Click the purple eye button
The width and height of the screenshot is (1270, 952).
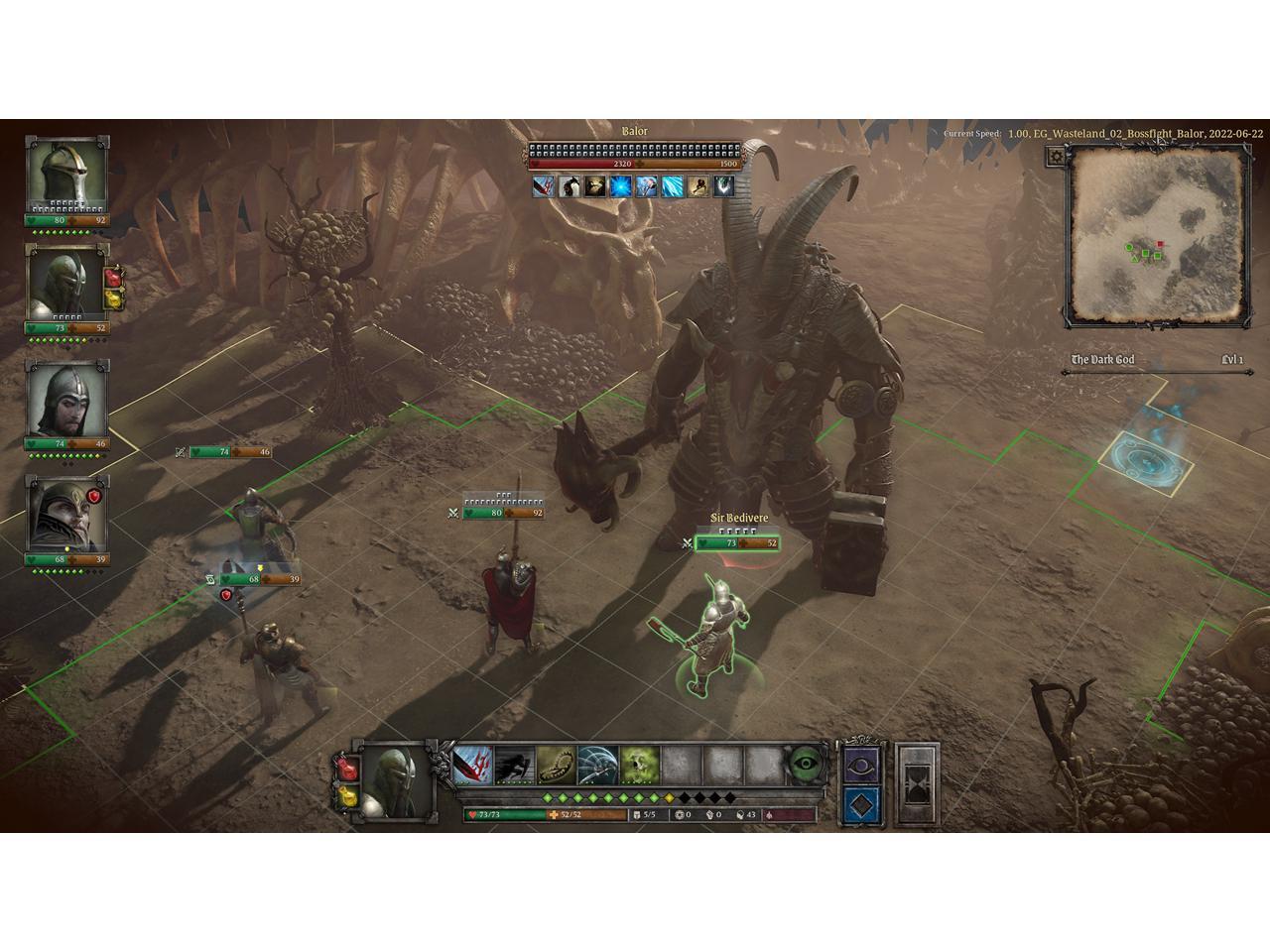tap(861, 764)
